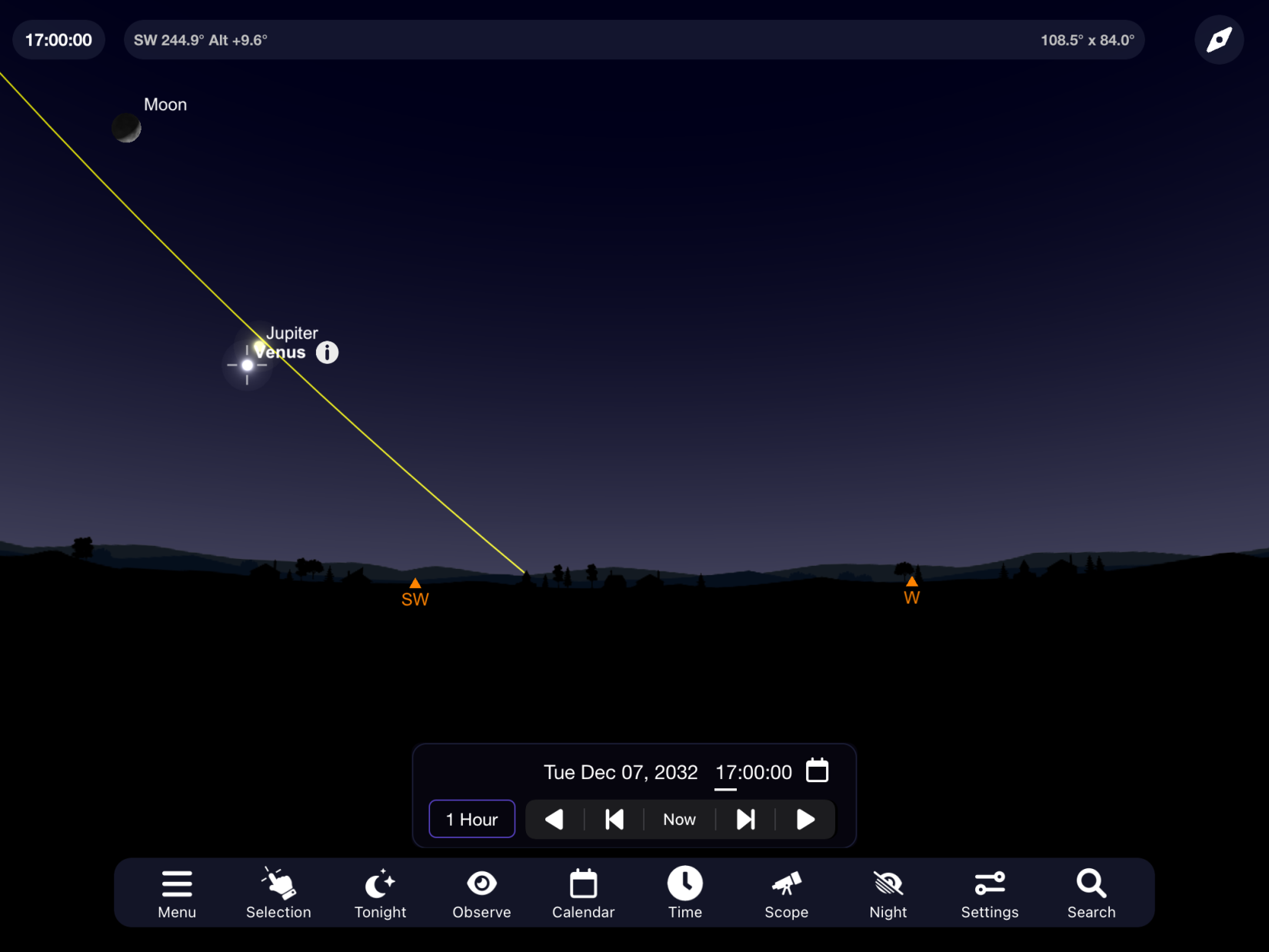Step forward one time interval

[745, 820]
